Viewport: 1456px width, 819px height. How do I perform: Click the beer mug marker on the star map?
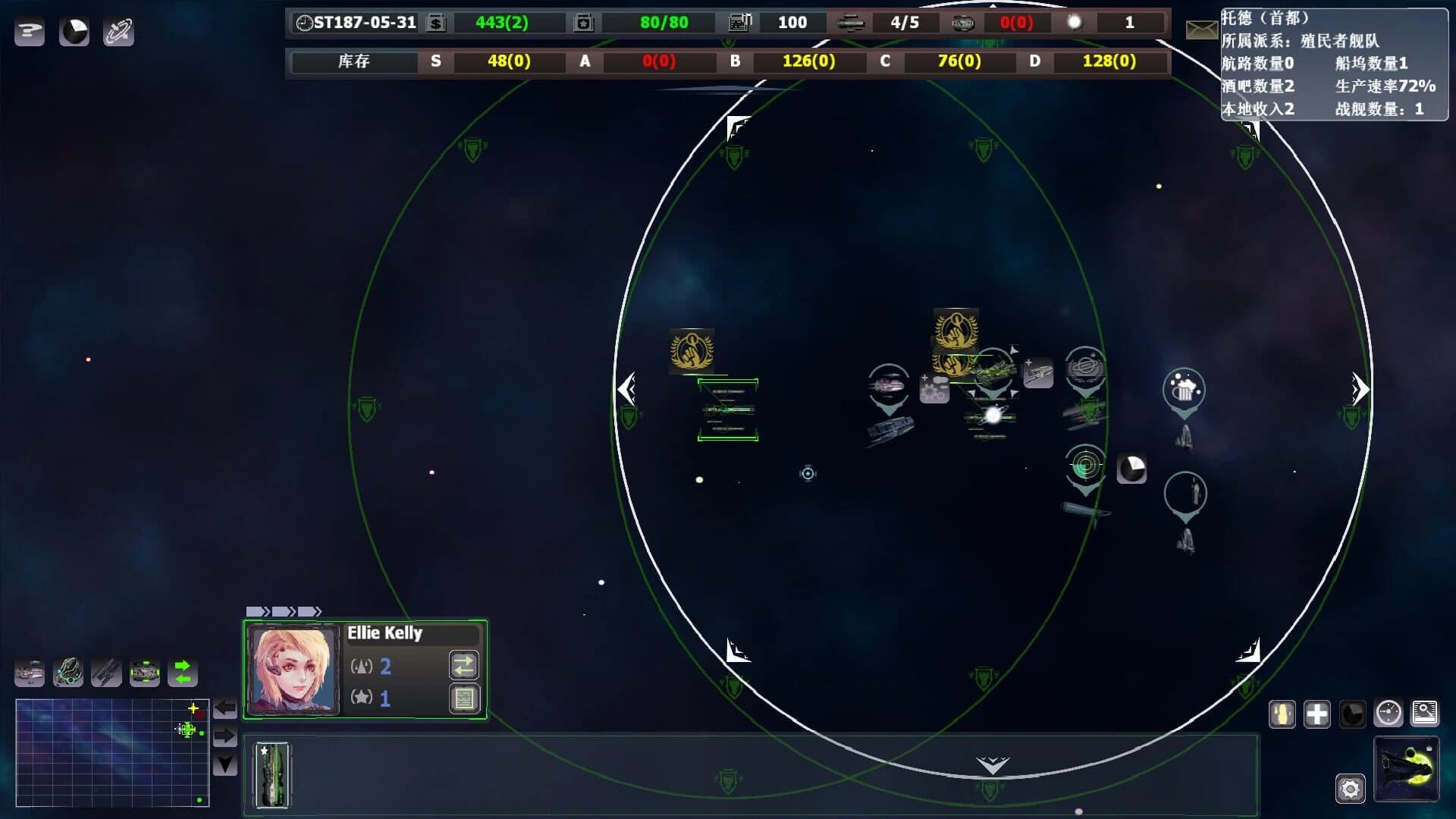point(1183,391)
